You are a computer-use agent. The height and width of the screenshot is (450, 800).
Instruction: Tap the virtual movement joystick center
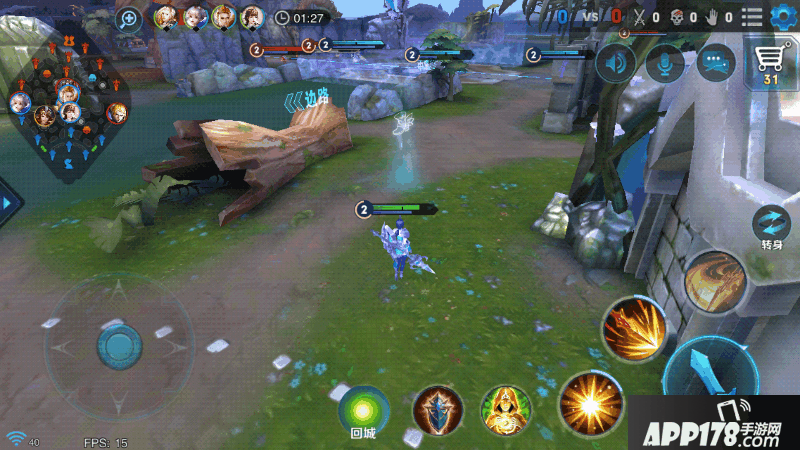119,346
